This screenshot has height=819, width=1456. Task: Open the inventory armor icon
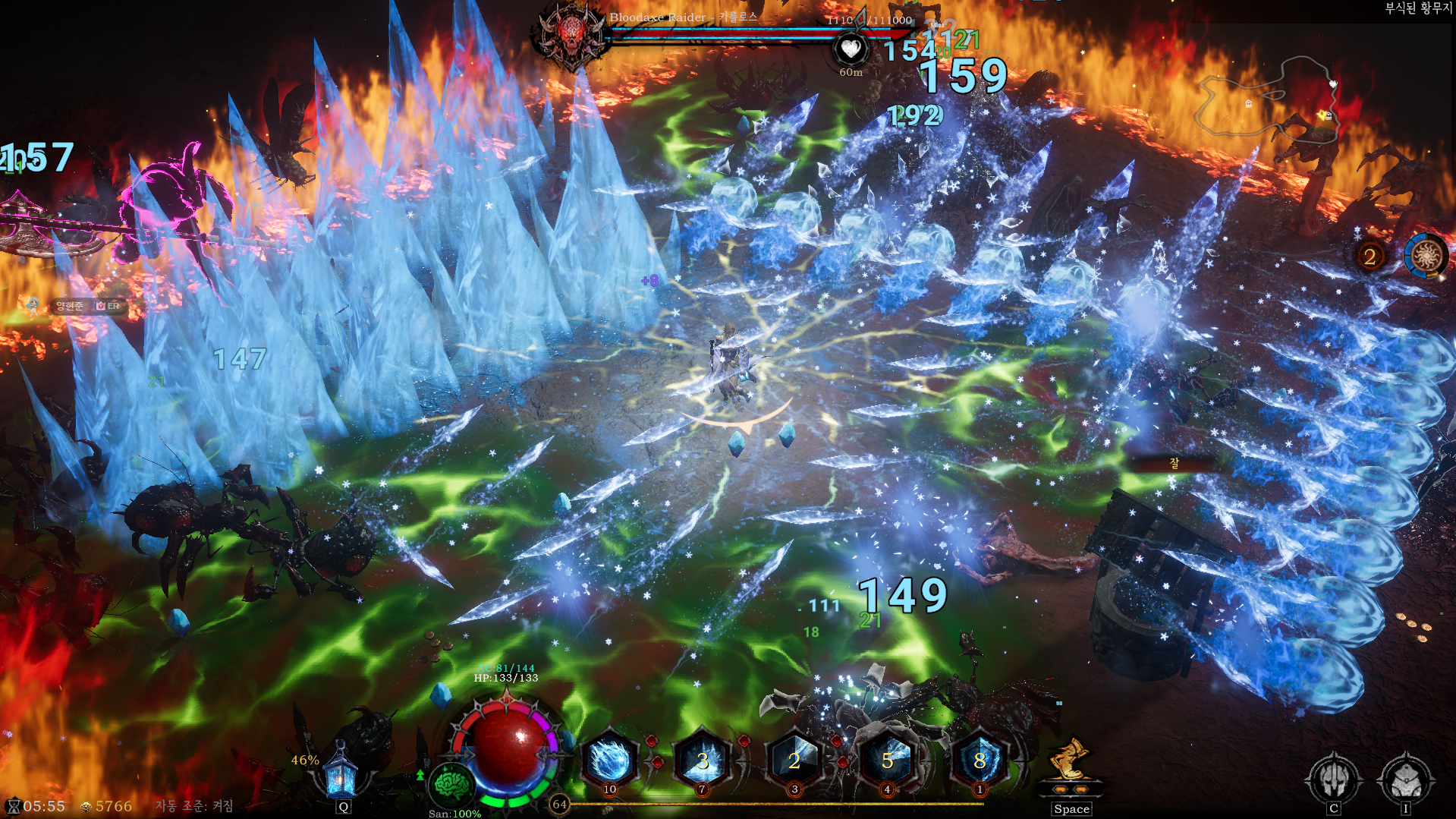[1406, 779]
